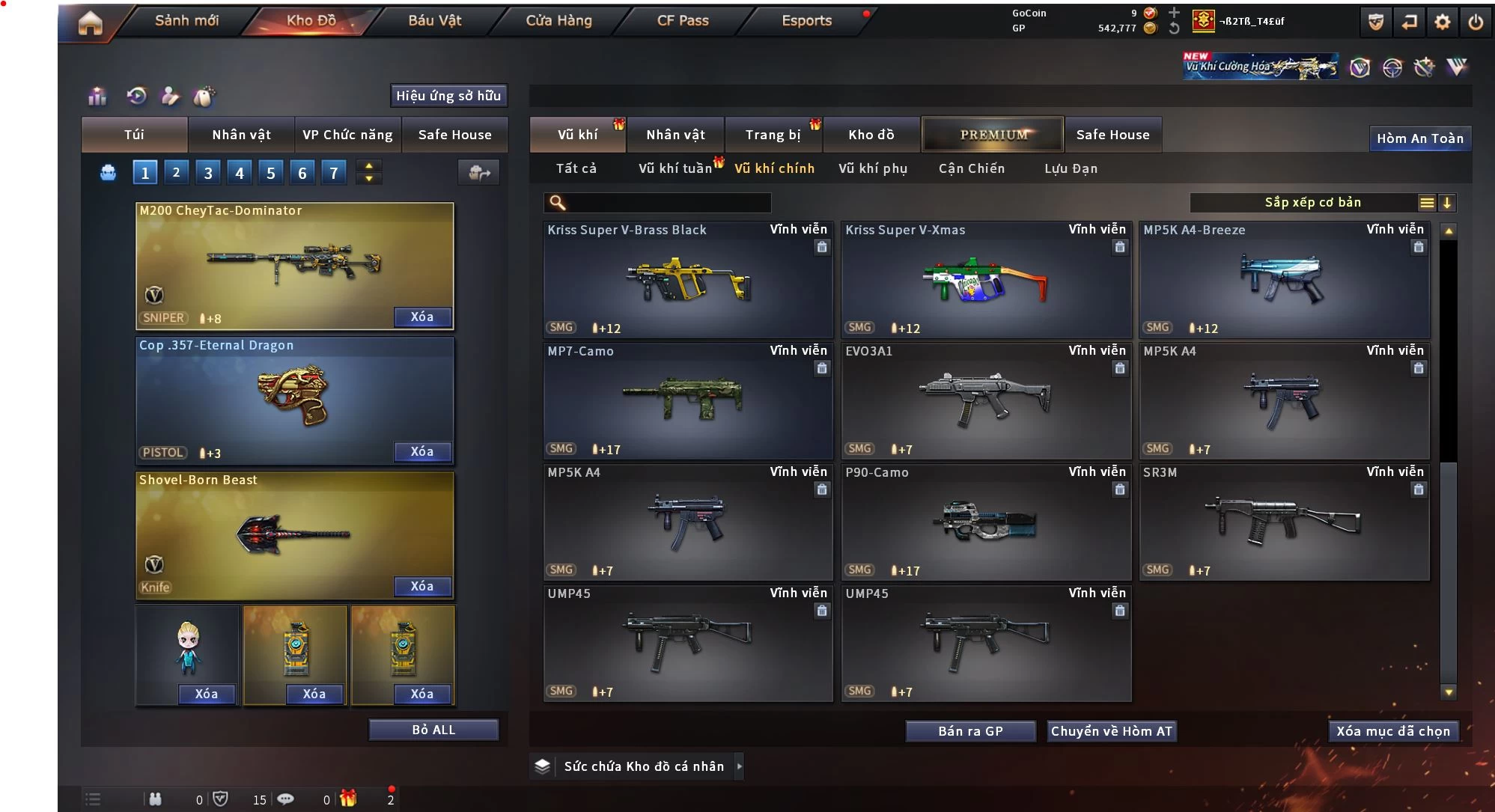
Task: Remove the M200 CheyTac-Dominator with Xóa
Action: pyautogui.click(x=422, y=317)
